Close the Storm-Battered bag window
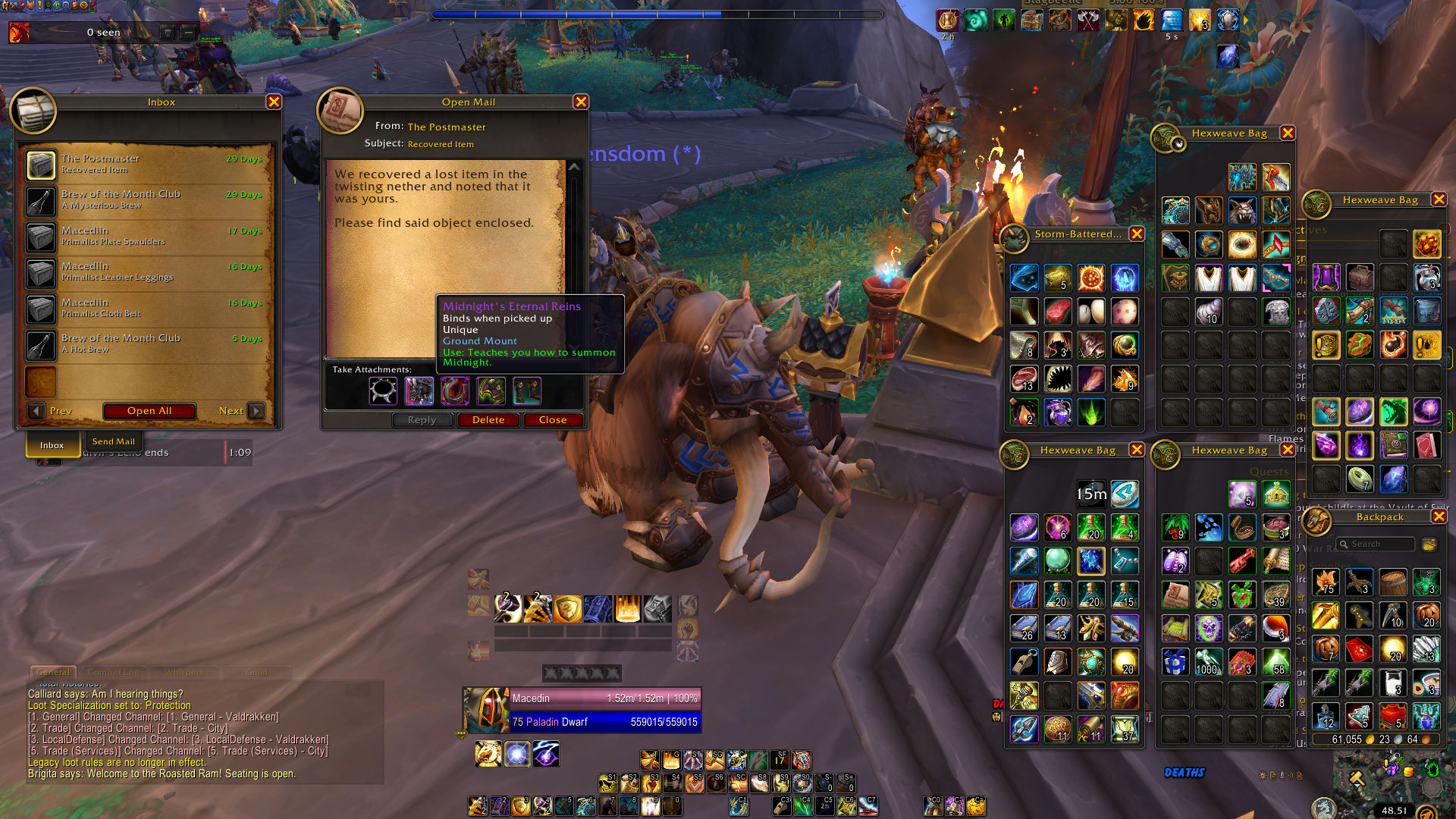The width and height of the screenshot is (1456, 819). tap(1137, 234)
